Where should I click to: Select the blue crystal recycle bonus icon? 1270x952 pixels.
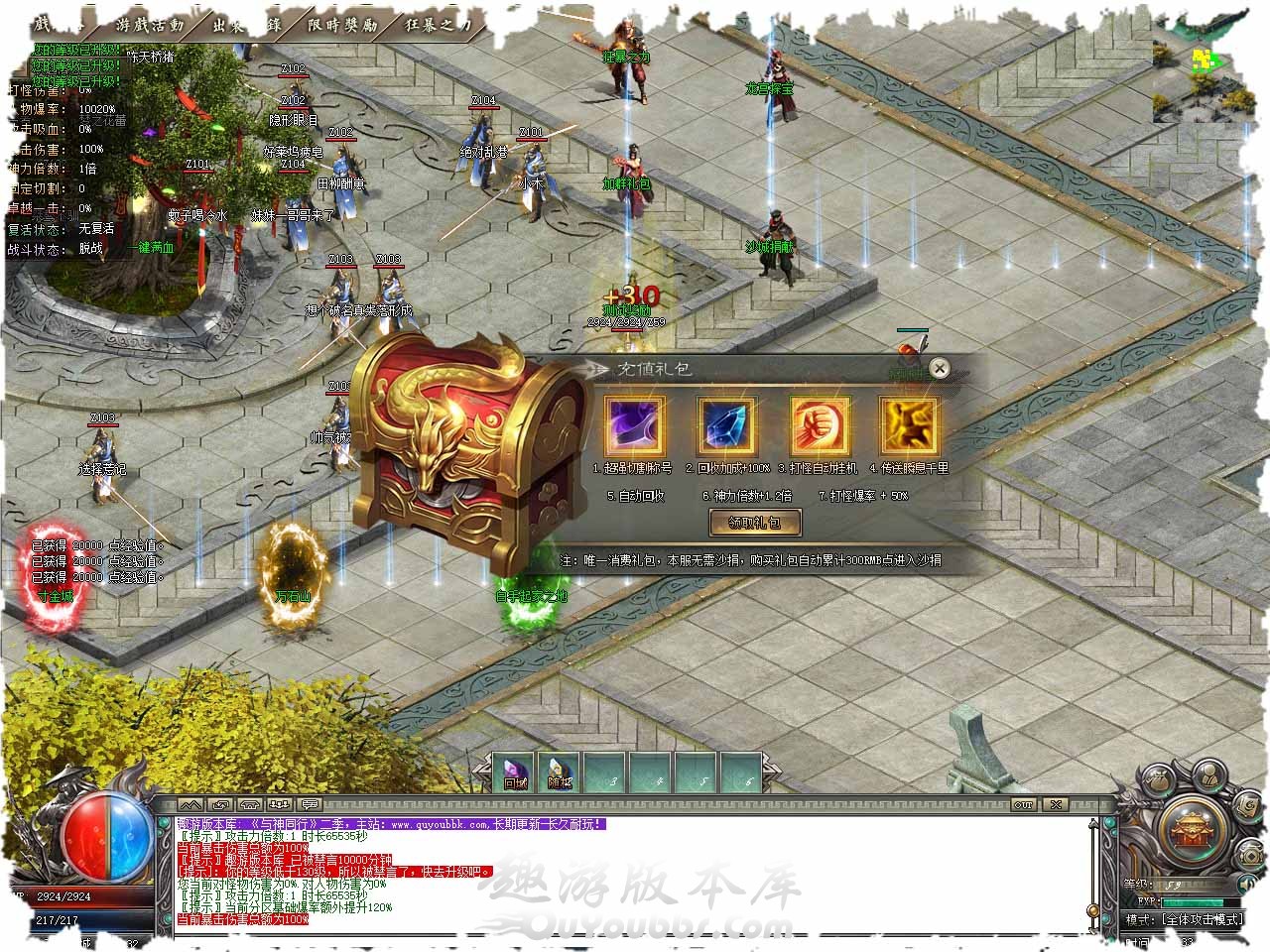[727, 425]
